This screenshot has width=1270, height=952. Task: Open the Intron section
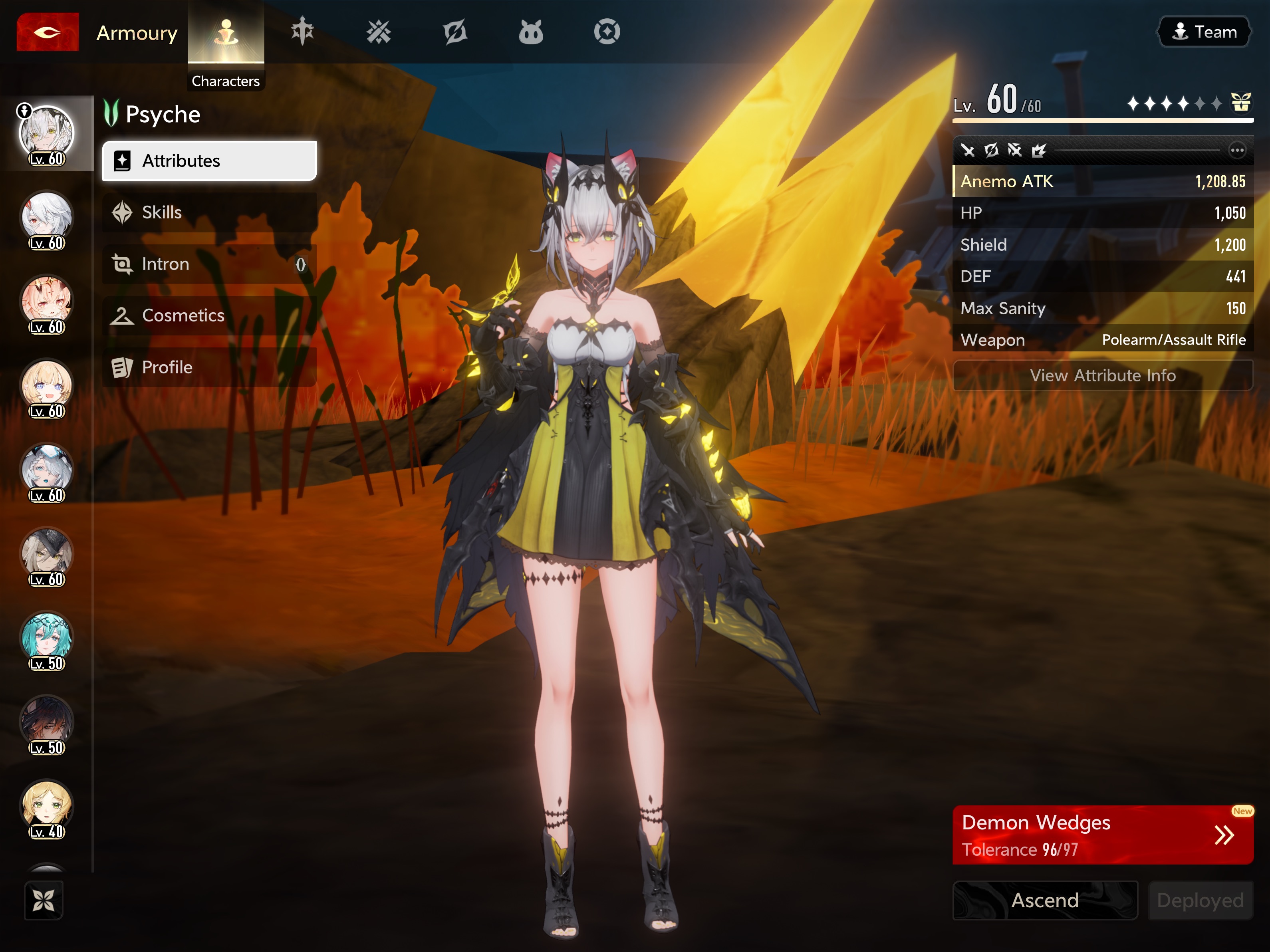[x=209, y=264]
